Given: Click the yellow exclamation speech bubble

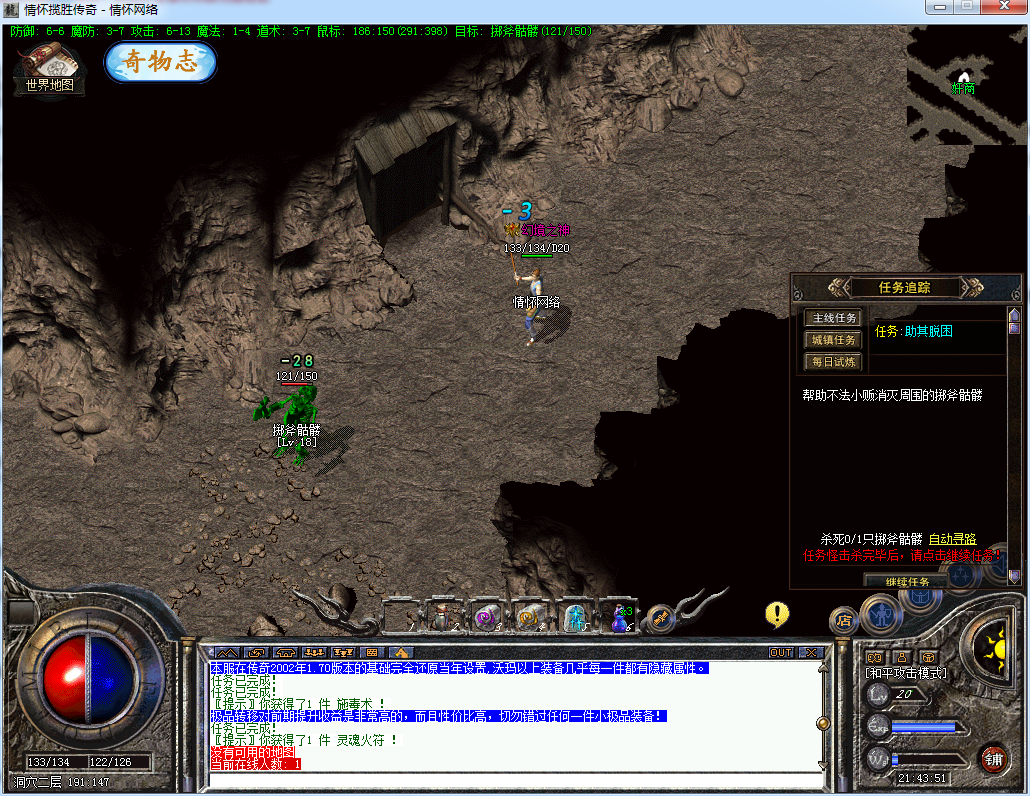Looking at the screenshot, I should [x=777, y=613].
